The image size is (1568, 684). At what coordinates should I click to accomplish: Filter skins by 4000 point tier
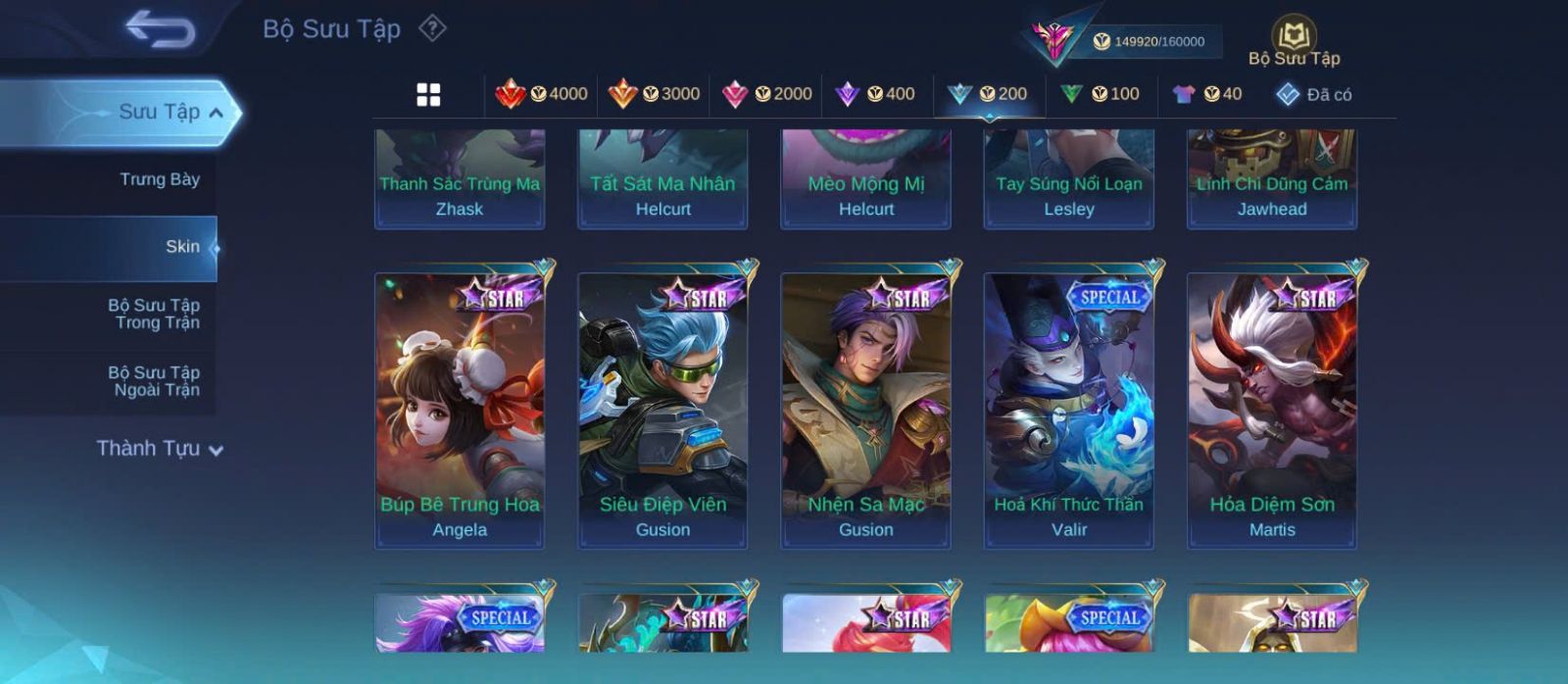[x=541, y=94]
